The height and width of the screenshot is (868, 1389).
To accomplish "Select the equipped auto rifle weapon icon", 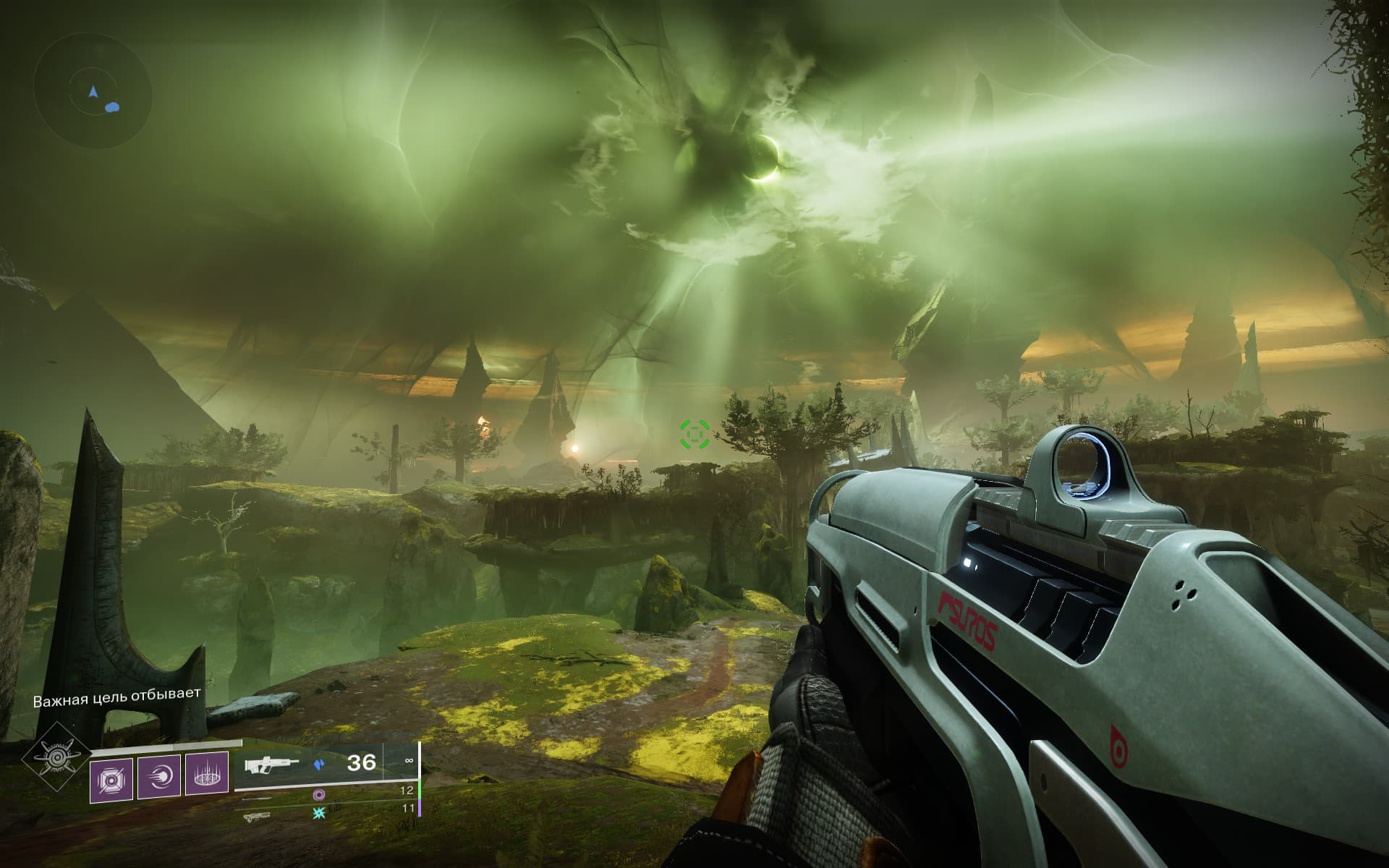I will (x=272, y=764).
